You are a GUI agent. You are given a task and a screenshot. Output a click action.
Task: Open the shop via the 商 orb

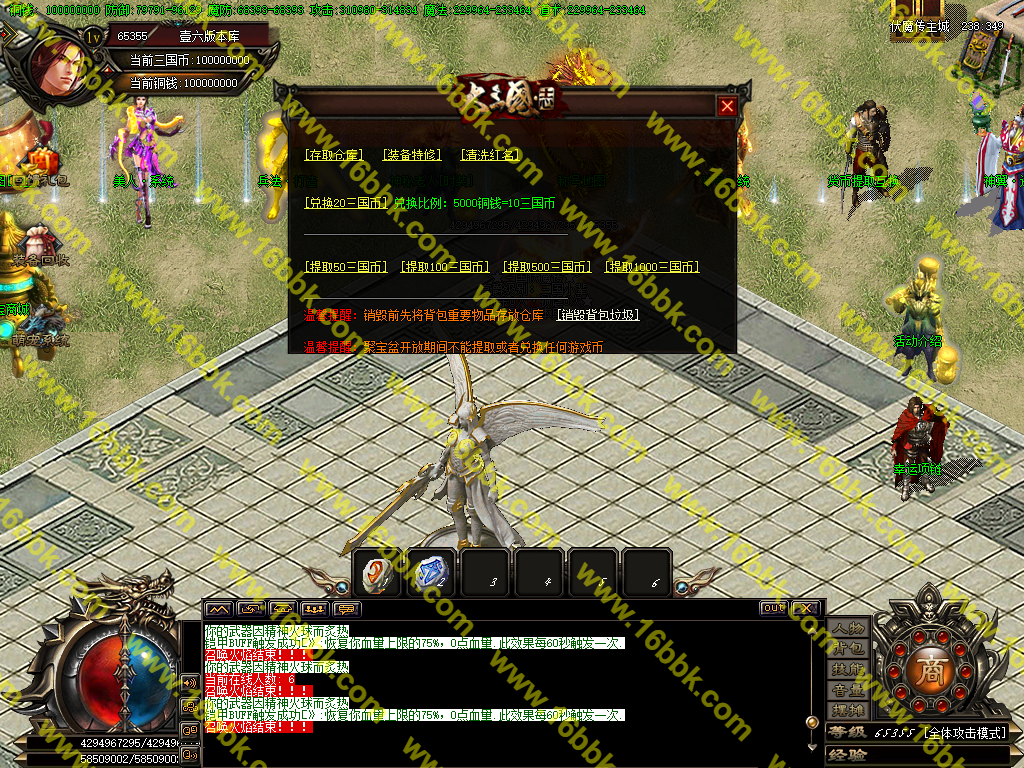click(932, 669)
